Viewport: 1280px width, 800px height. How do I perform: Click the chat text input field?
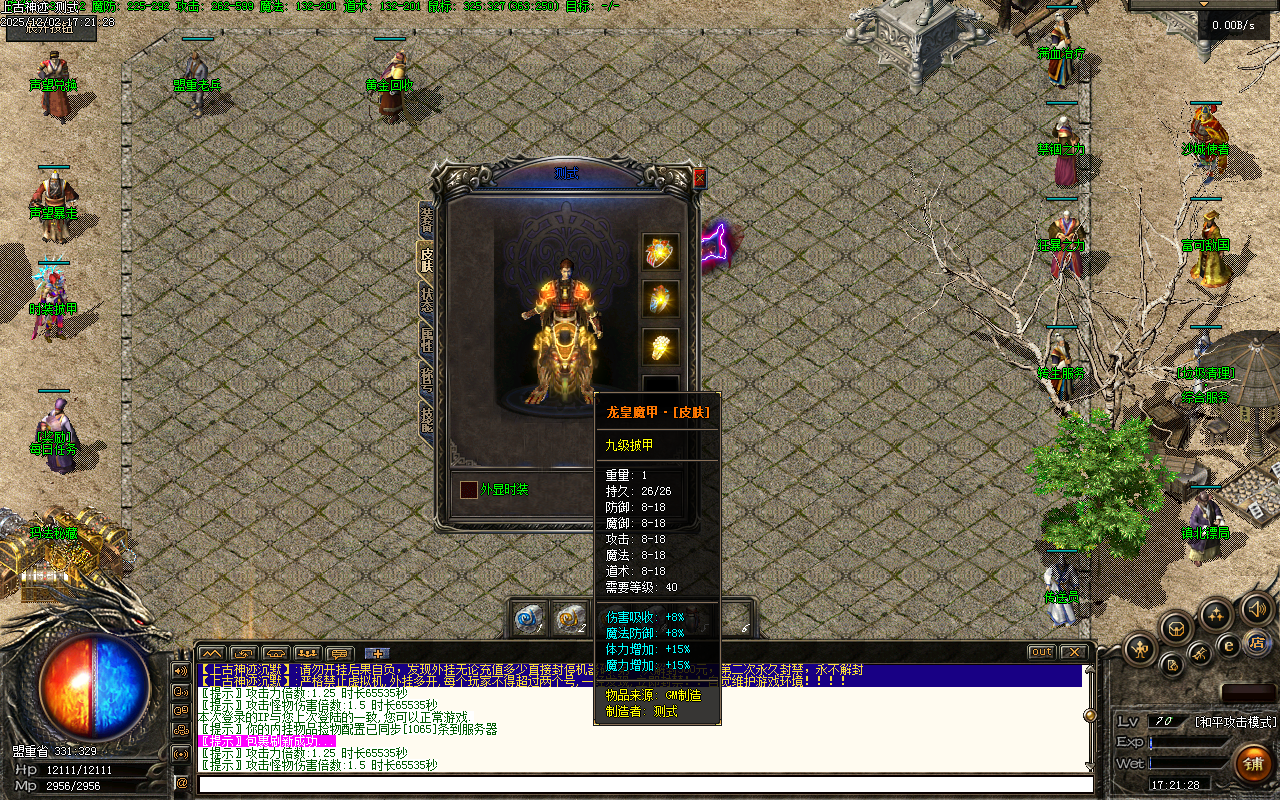click(640, 784)
